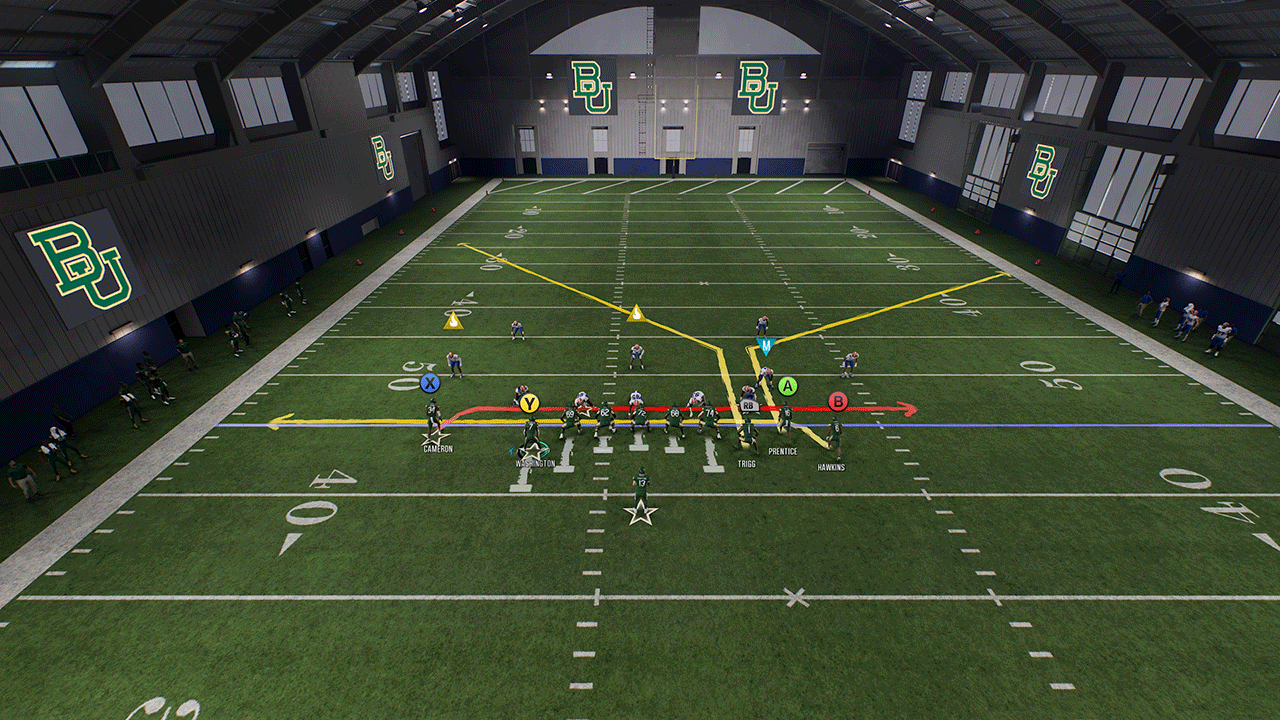Screen dimensions: 1280x720
Task: Pick receiver Trigg's name label
Action: coord(746,464)
